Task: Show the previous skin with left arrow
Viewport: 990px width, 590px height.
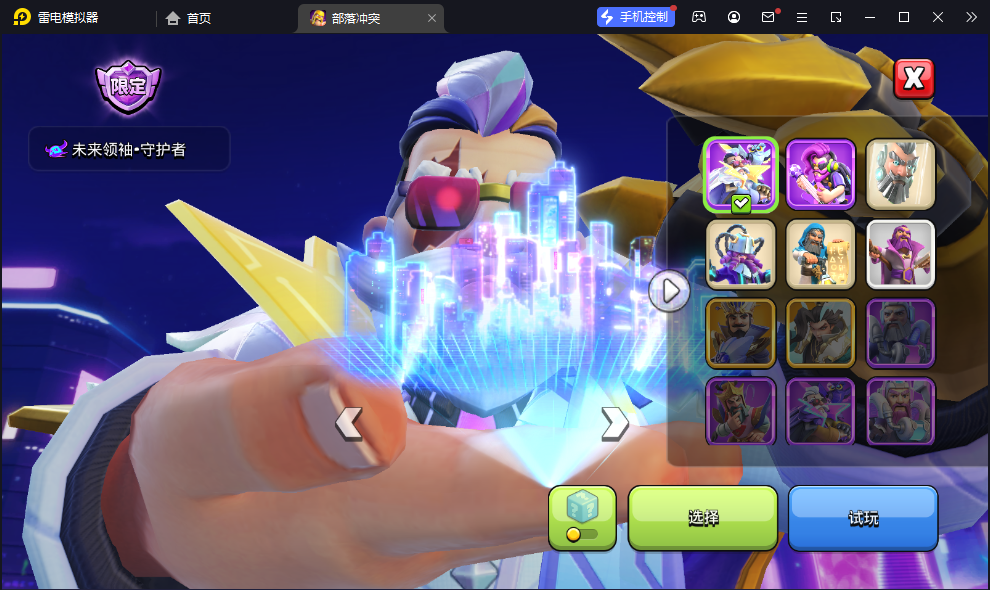Action: [348, 424]
